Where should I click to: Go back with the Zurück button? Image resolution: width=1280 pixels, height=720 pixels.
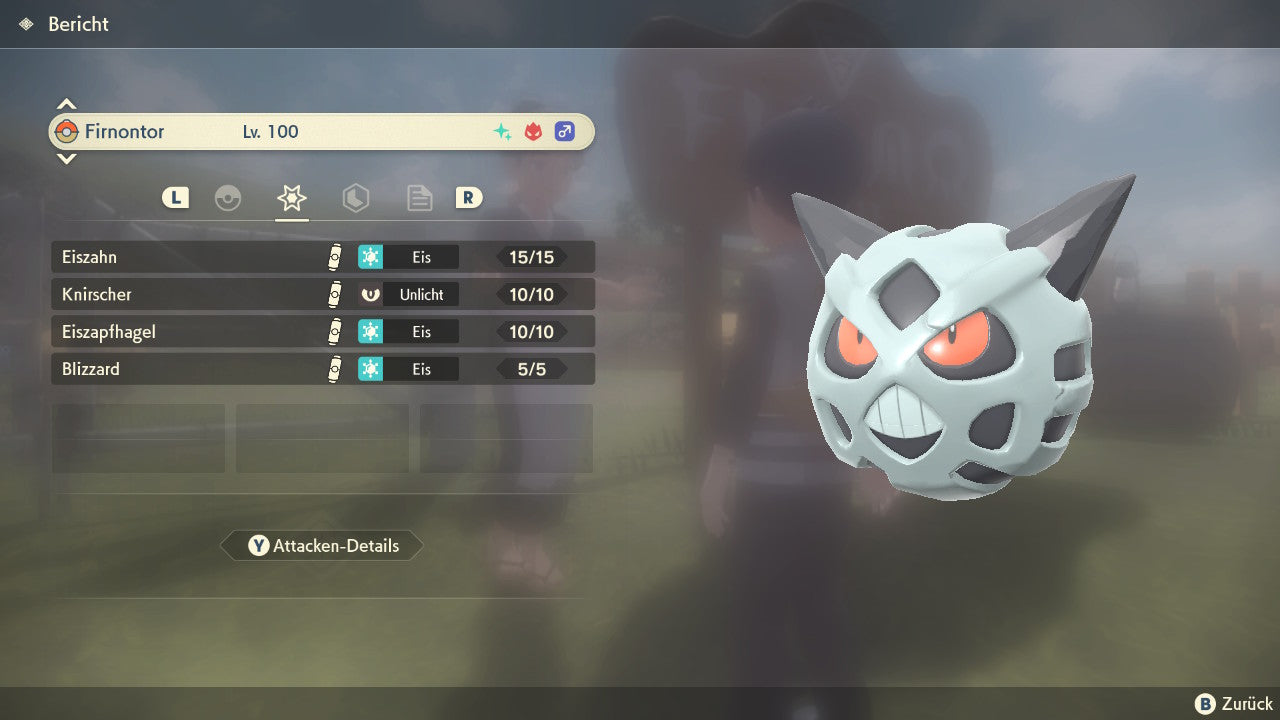[x=1234, y=704]
